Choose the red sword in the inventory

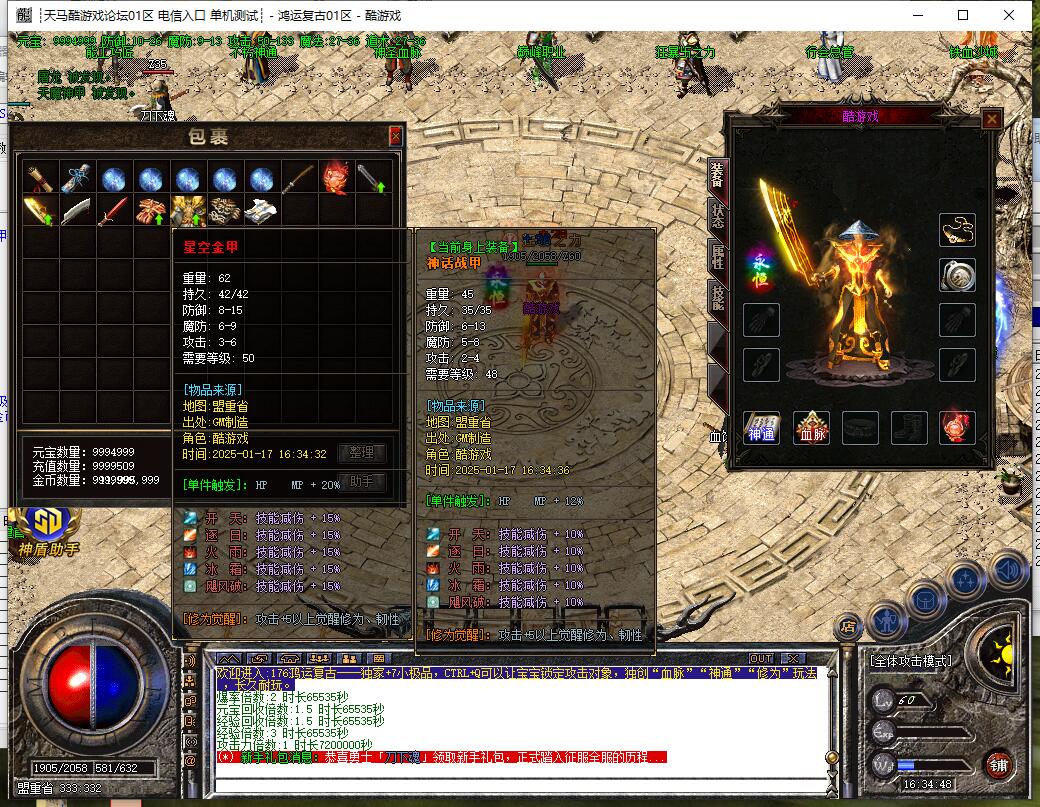[x=113, y=211]
